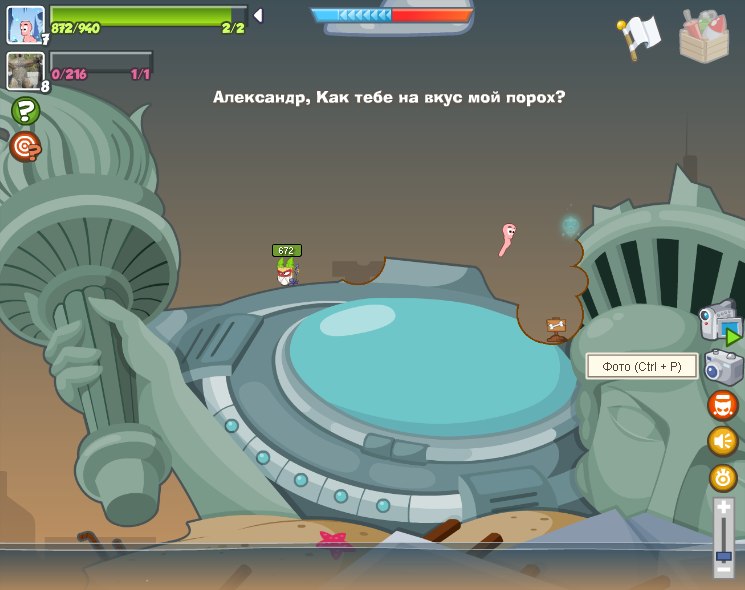Click the red masked face button
The height and width of the screenshot is (590, 745).
coord(723,405)
